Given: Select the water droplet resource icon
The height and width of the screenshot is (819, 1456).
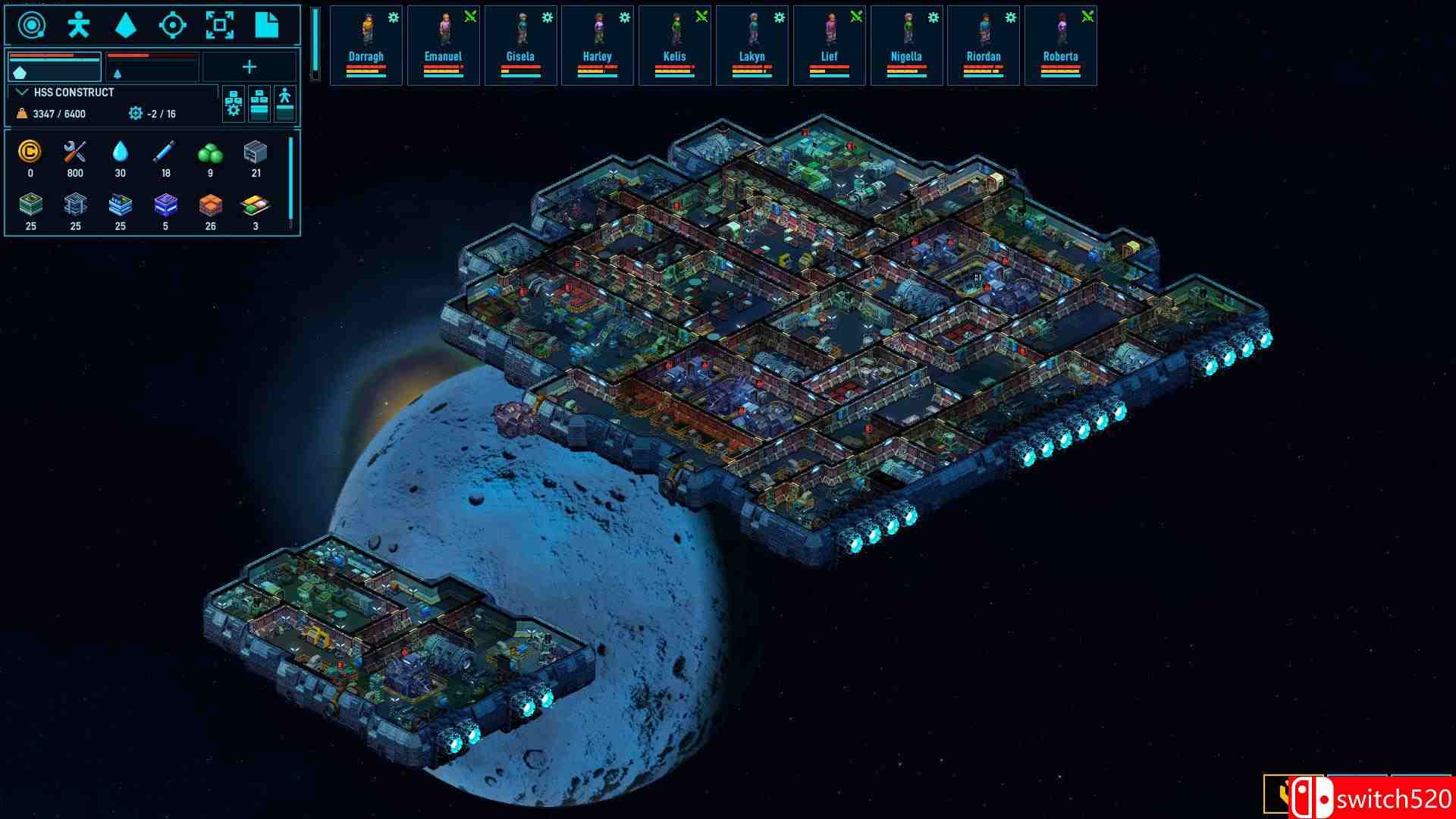Looking at the screenshot, I should [x=121, y=154].
